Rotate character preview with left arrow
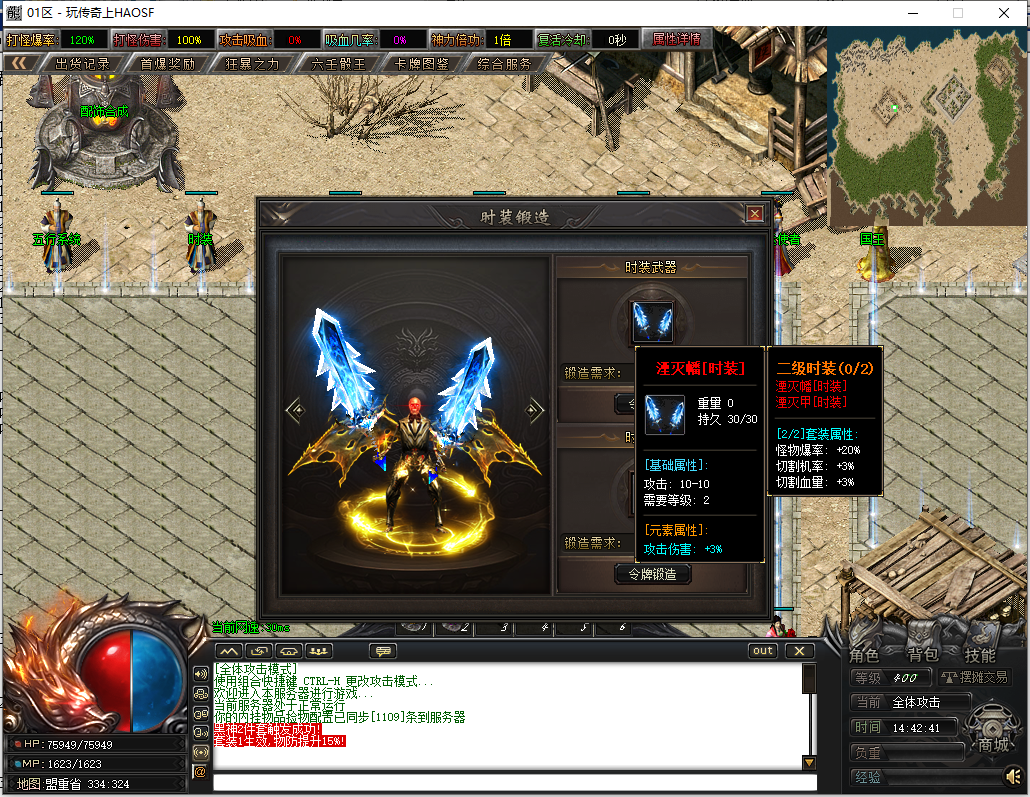Viewport: 1030px width, 797px height. (x=294, y=409)
